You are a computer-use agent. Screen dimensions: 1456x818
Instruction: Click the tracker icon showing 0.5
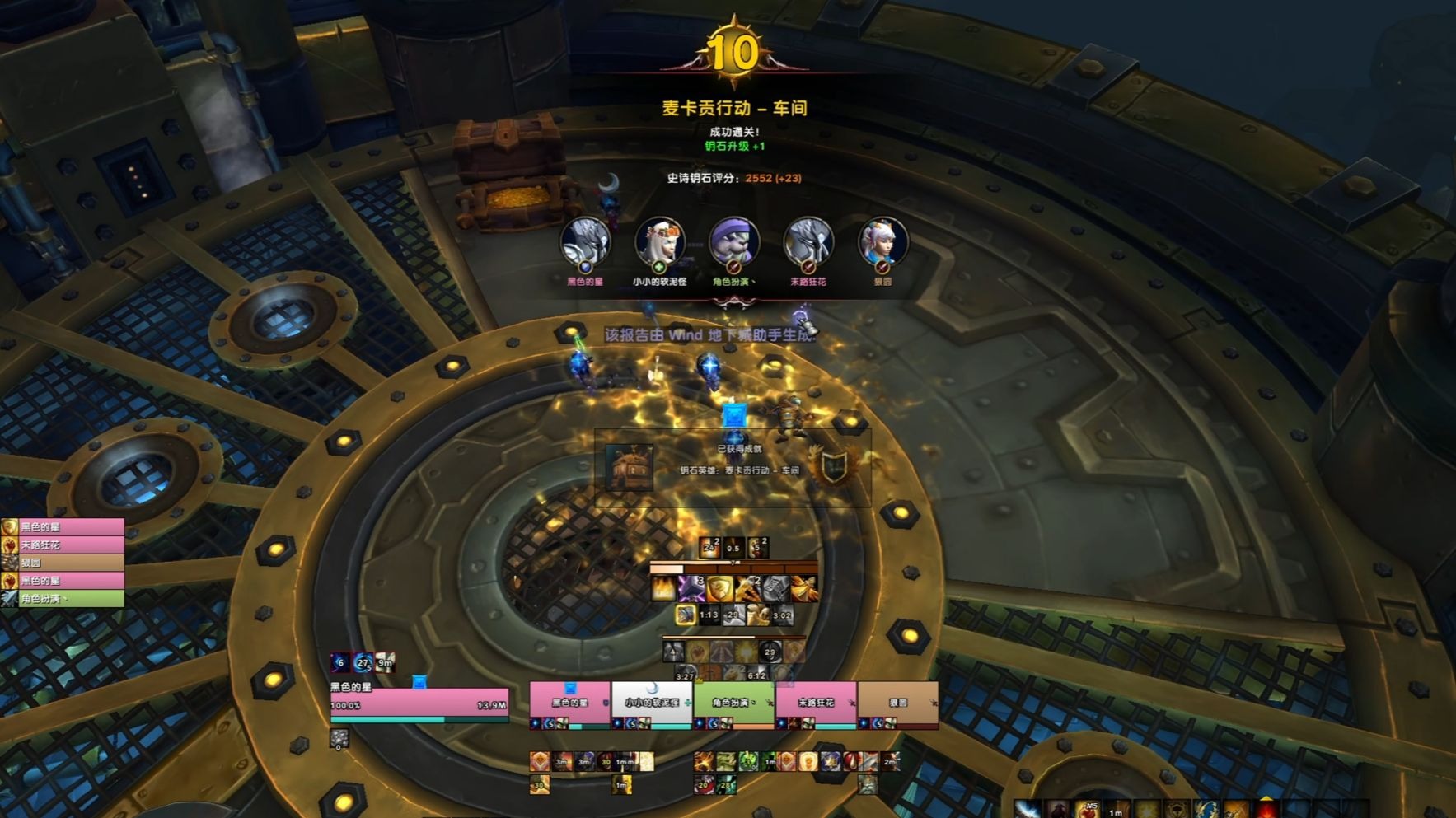(x=733, y=547)
